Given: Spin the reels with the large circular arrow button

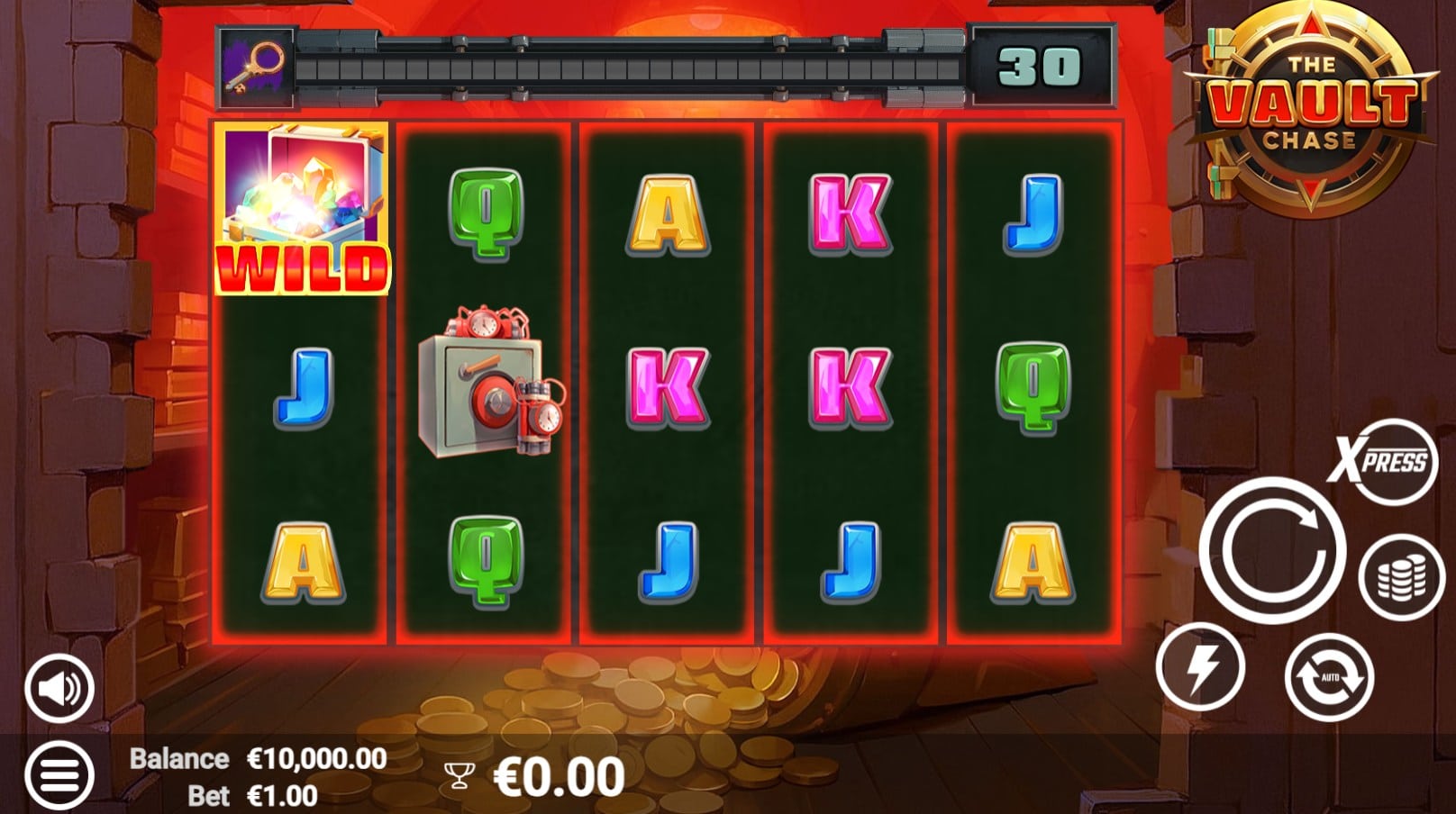Looking at the screenshot, I should (x=1272, y=551).
